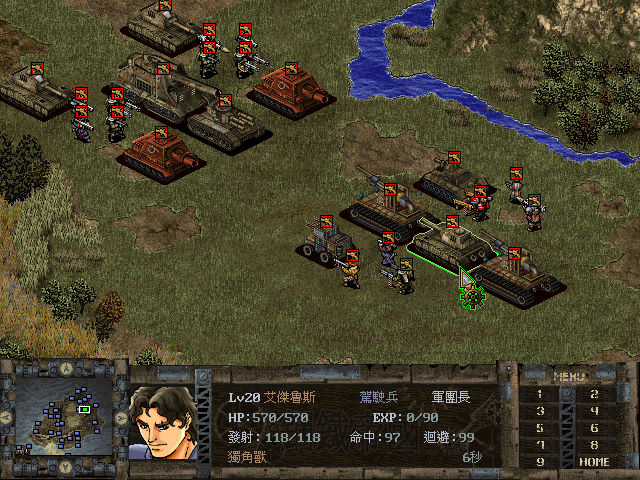
Task: Click the HOME button
Action: coord(595,462)
